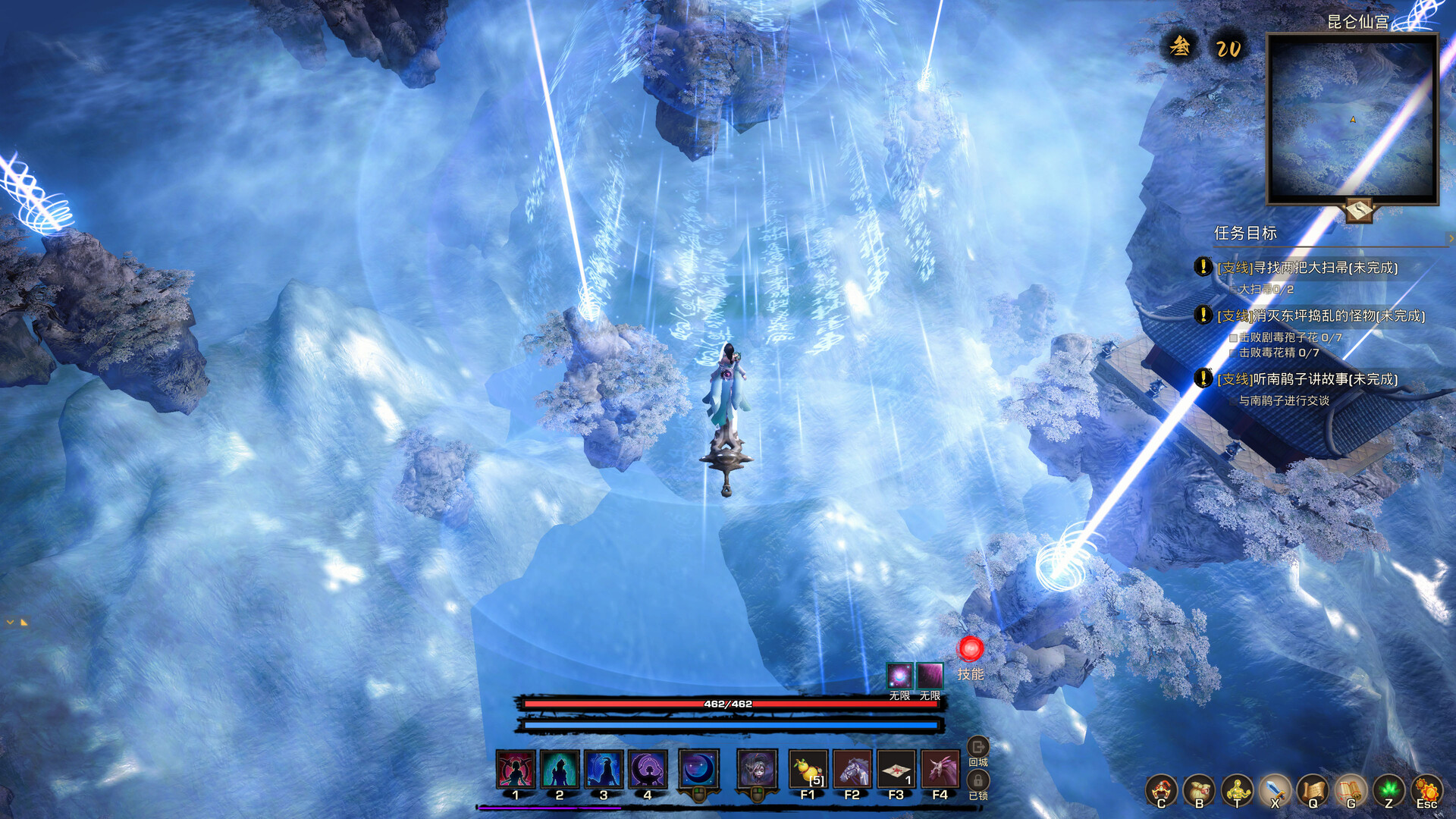Open the gear settings icon
1456x819 pixels.
point(1426,789)
